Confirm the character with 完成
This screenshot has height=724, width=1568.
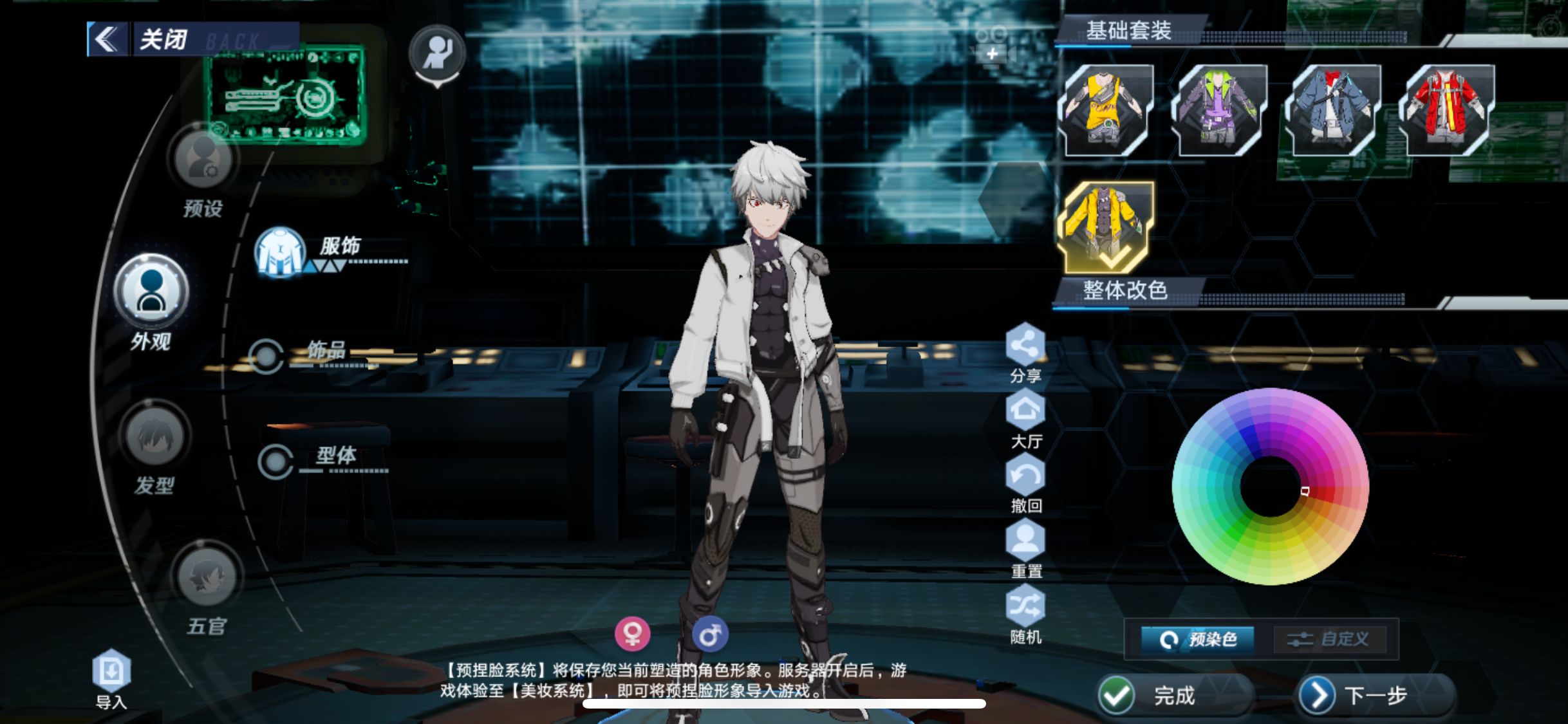coord(1152,695)
